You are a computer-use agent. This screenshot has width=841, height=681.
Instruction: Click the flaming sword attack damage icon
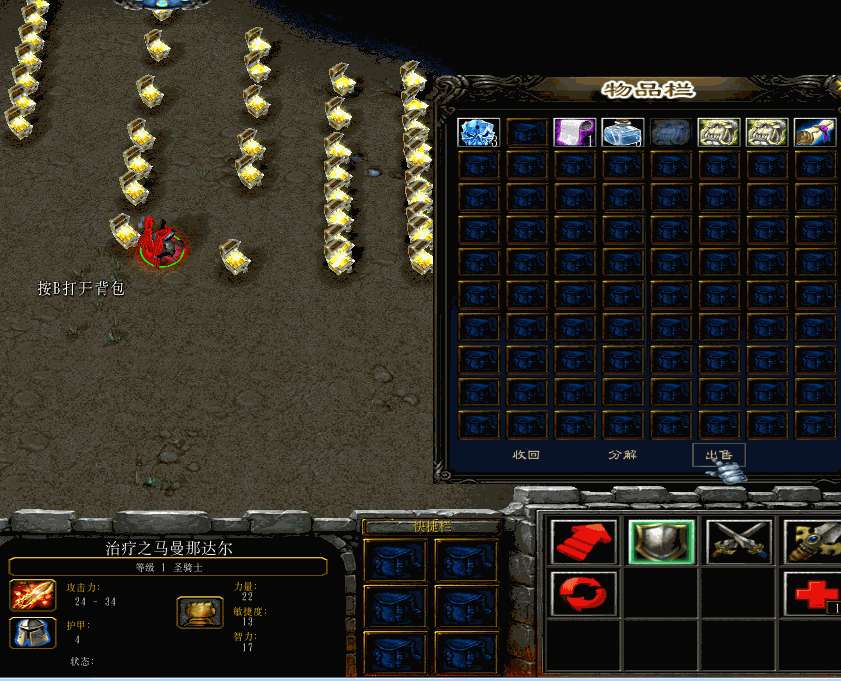[33, 595]
